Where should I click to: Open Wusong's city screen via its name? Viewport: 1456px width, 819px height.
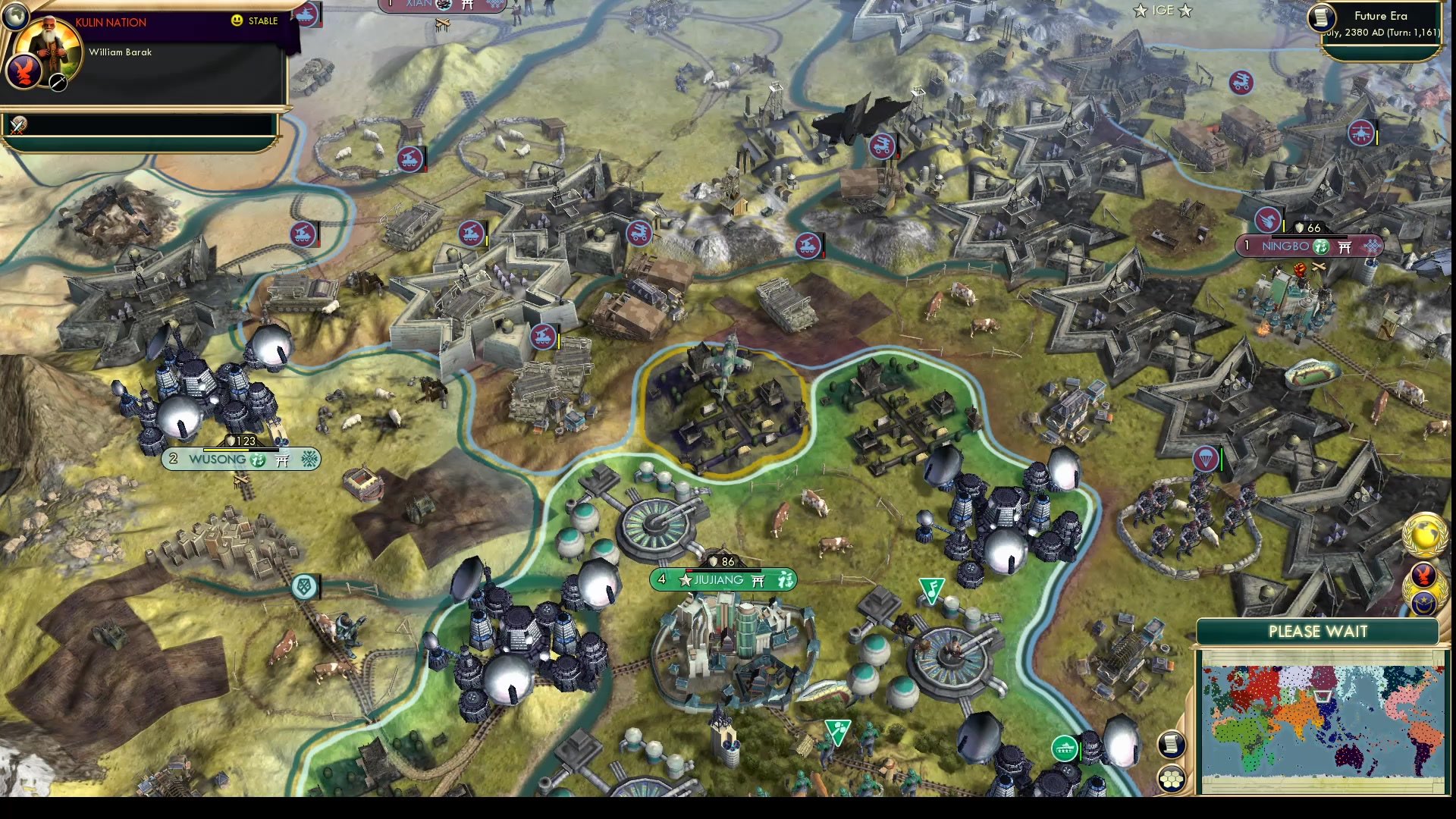click(220, 459)
